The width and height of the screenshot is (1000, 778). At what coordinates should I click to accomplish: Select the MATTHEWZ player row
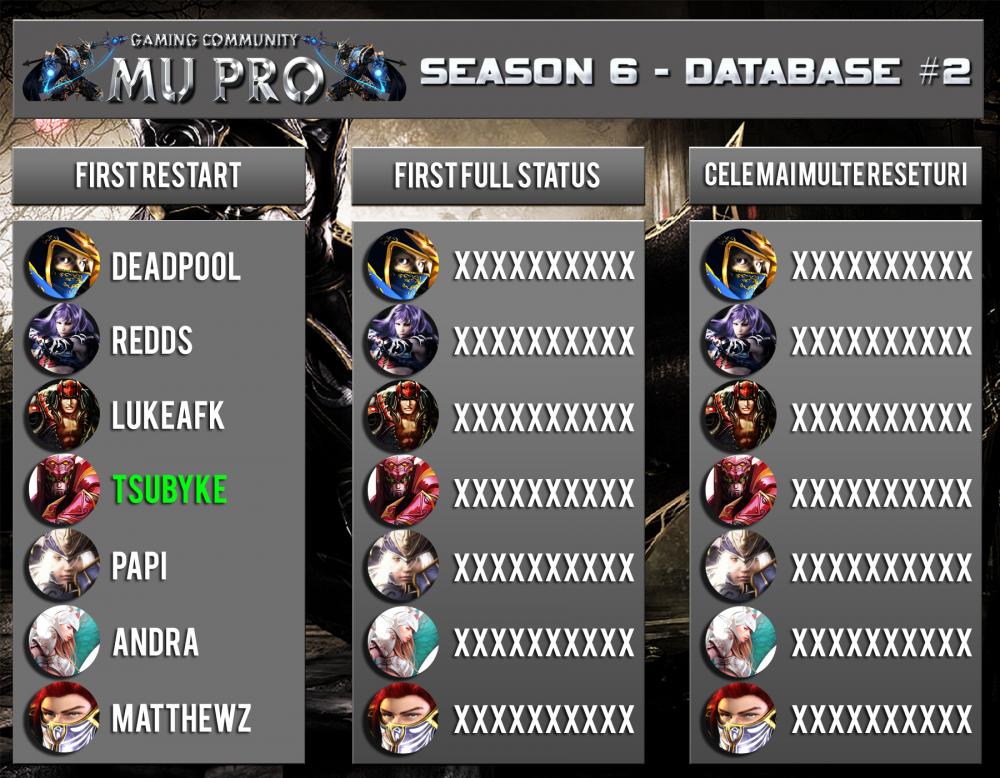click(181, 717)
